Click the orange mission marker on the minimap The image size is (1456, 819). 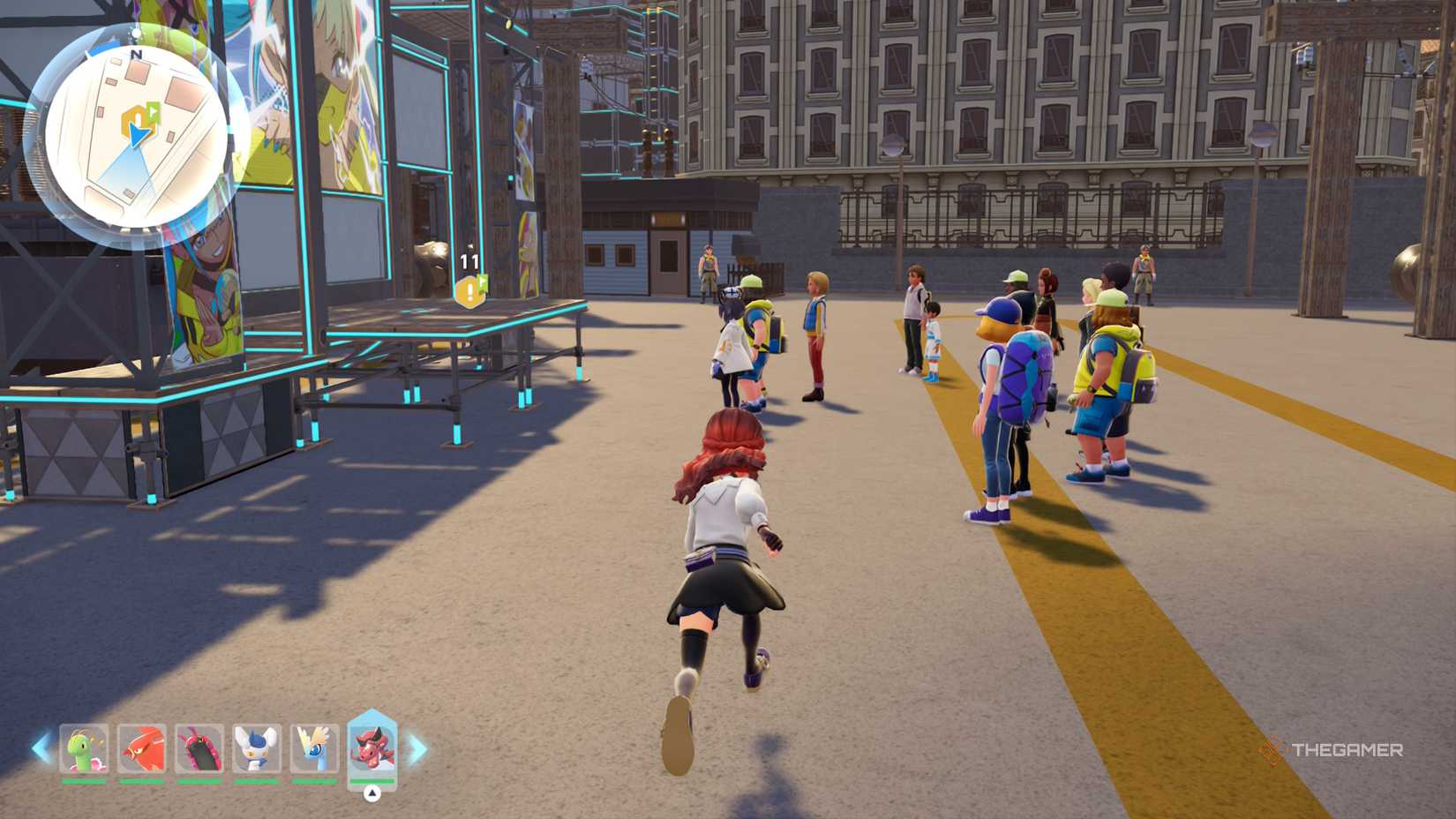pyautogui.click(x=135, y=116)
